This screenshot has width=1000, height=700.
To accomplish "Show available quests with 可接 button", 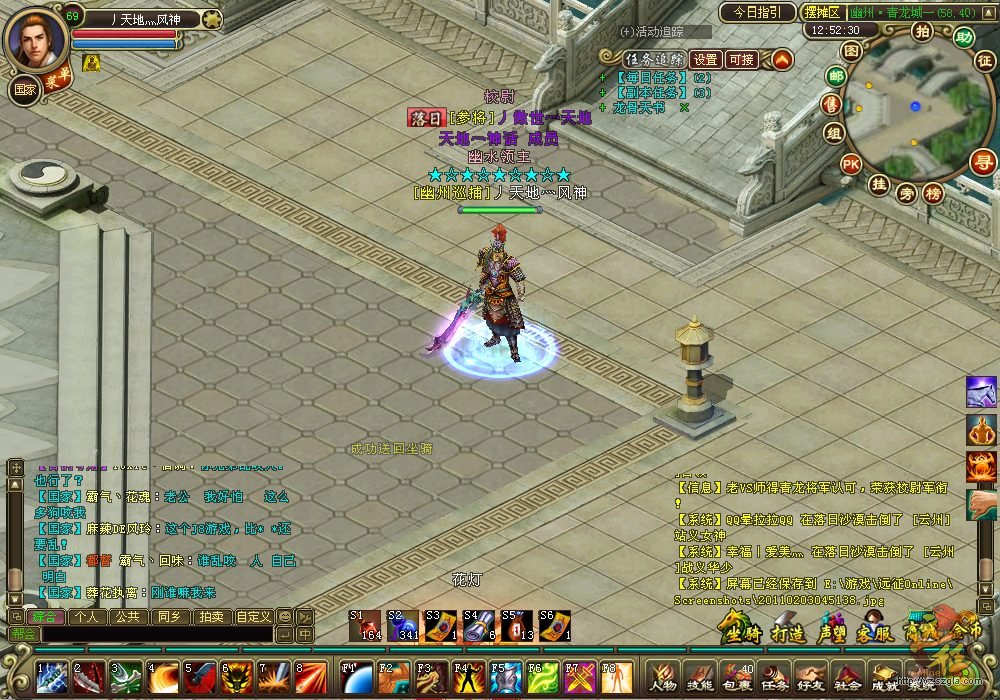I will [x=742, y=59].
